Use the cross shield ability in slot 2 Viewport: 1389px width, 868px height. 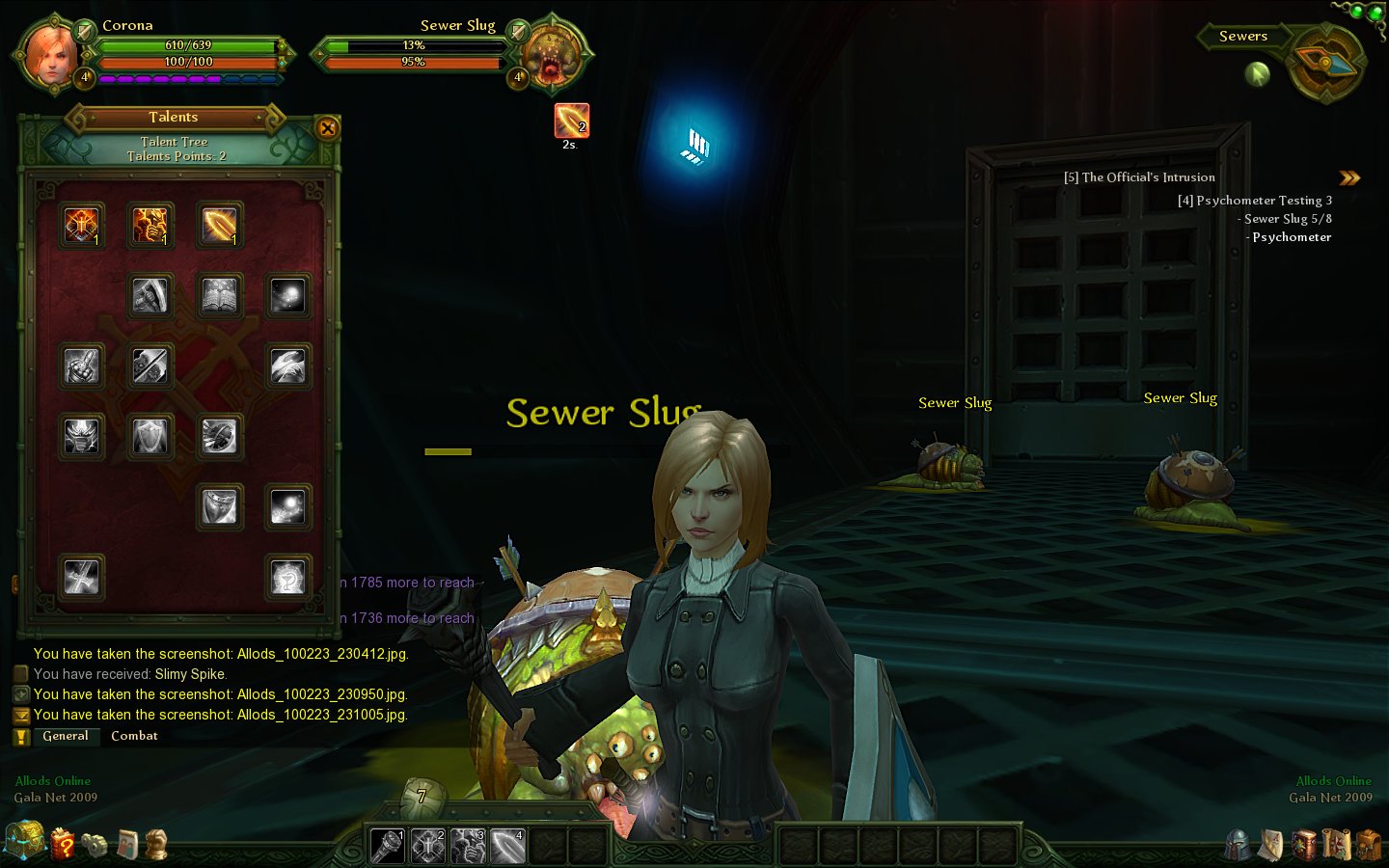[x=427, y=846]
